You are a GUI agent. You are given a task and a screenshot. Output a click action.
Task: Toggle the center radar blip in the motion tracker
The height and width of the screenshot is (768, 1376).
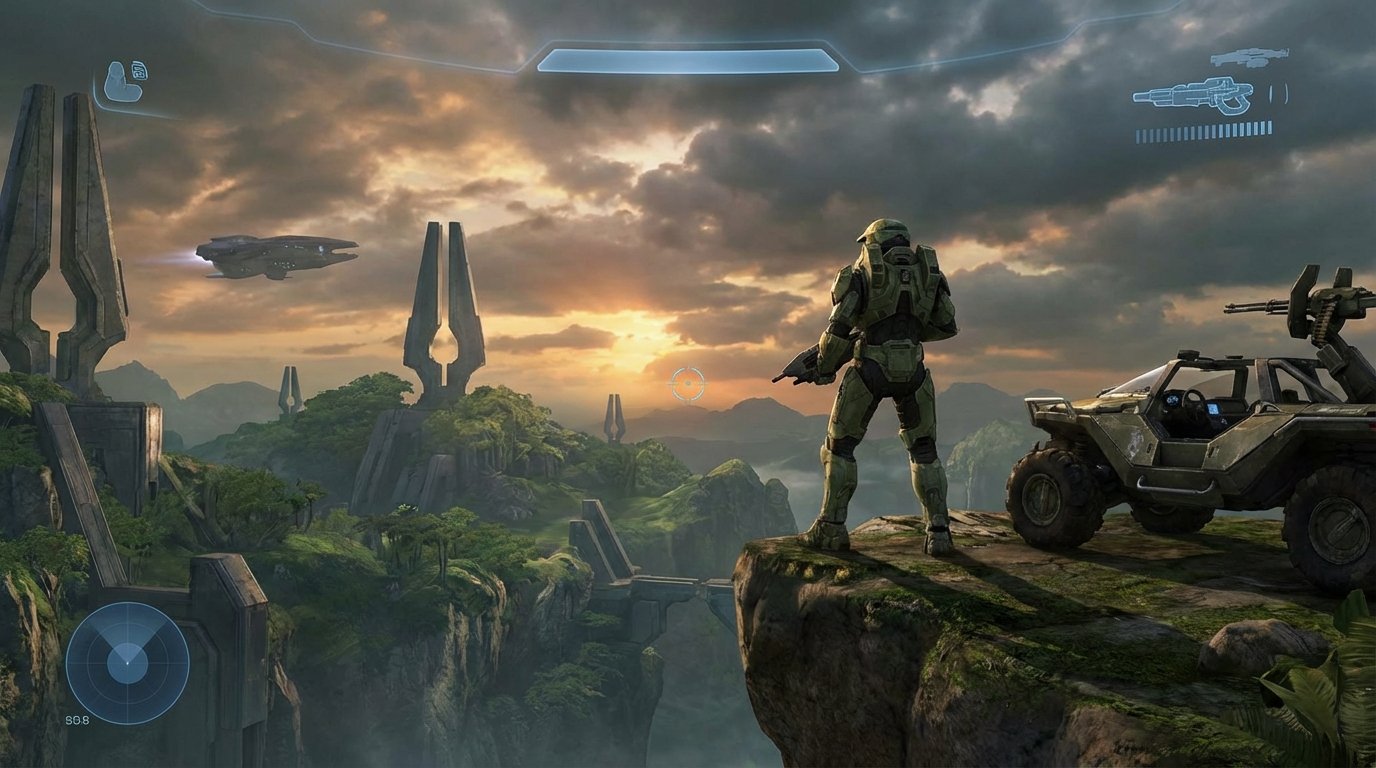[125, 663]
